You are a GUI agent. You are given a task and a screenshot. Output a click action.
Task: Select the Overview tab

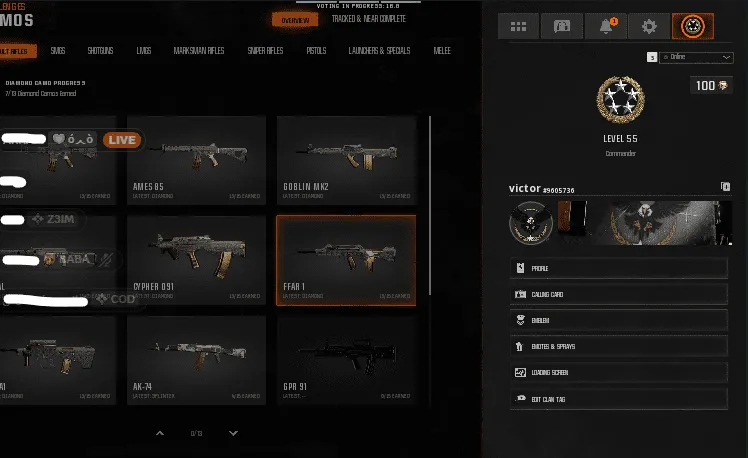click(294, 20)
